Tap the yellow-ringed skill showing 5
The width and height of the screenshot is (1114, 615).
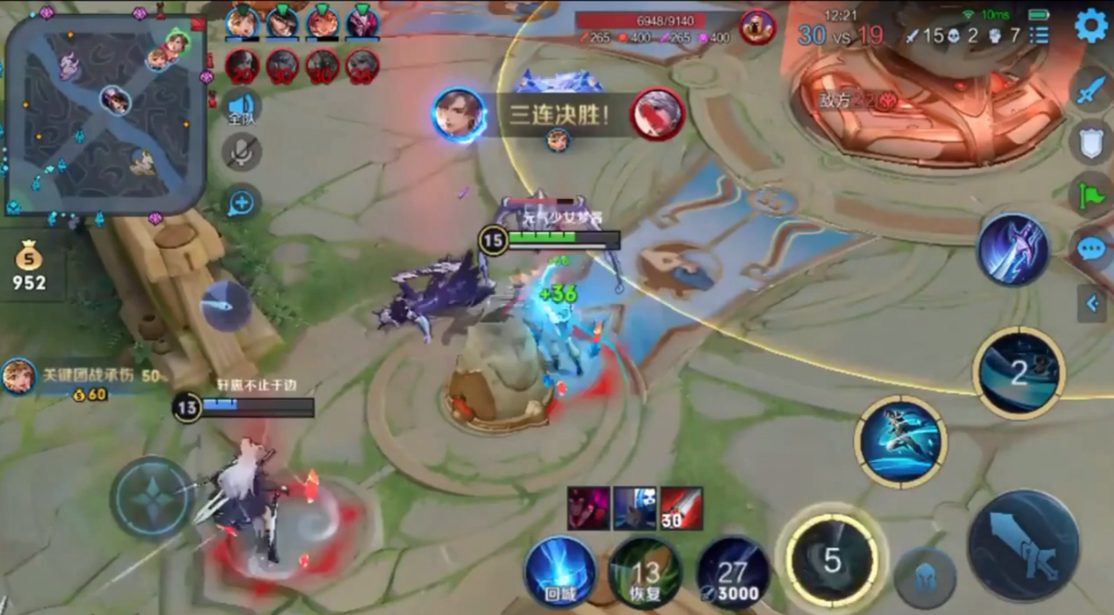pos(831,559)
